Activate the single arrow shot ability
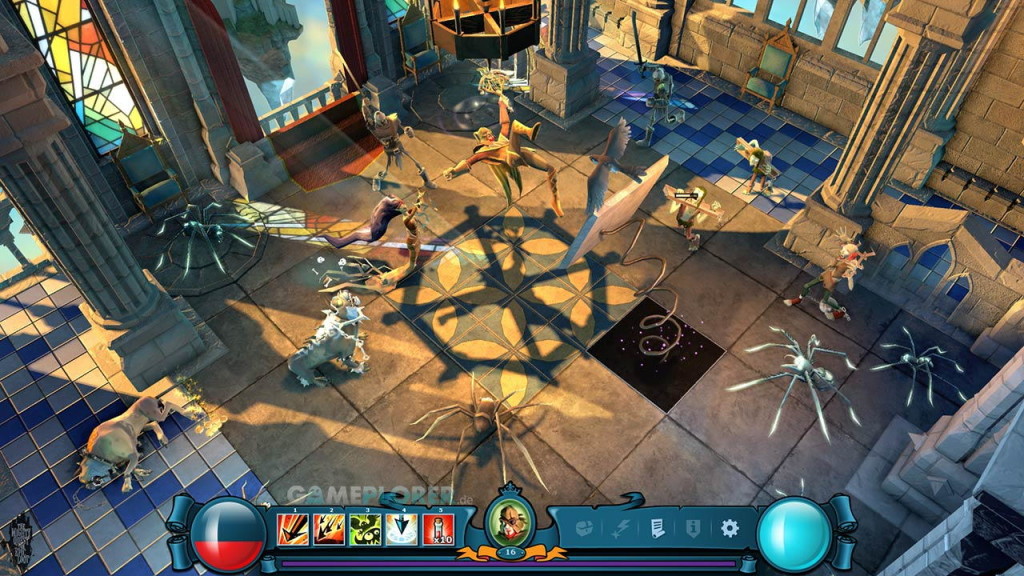This screenshot has height=576, width=1024. (x=293, y=529)
